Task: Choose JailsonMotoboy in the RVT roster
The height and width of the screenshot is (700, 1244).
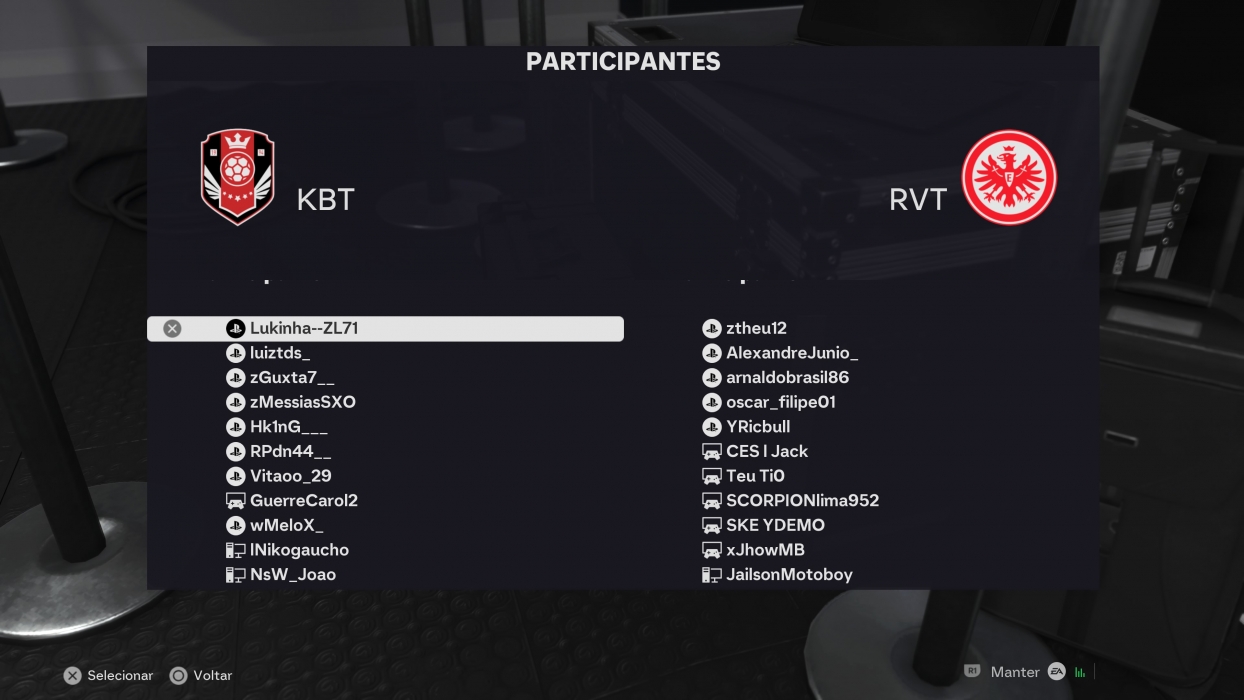Action: tap(789, 574)
